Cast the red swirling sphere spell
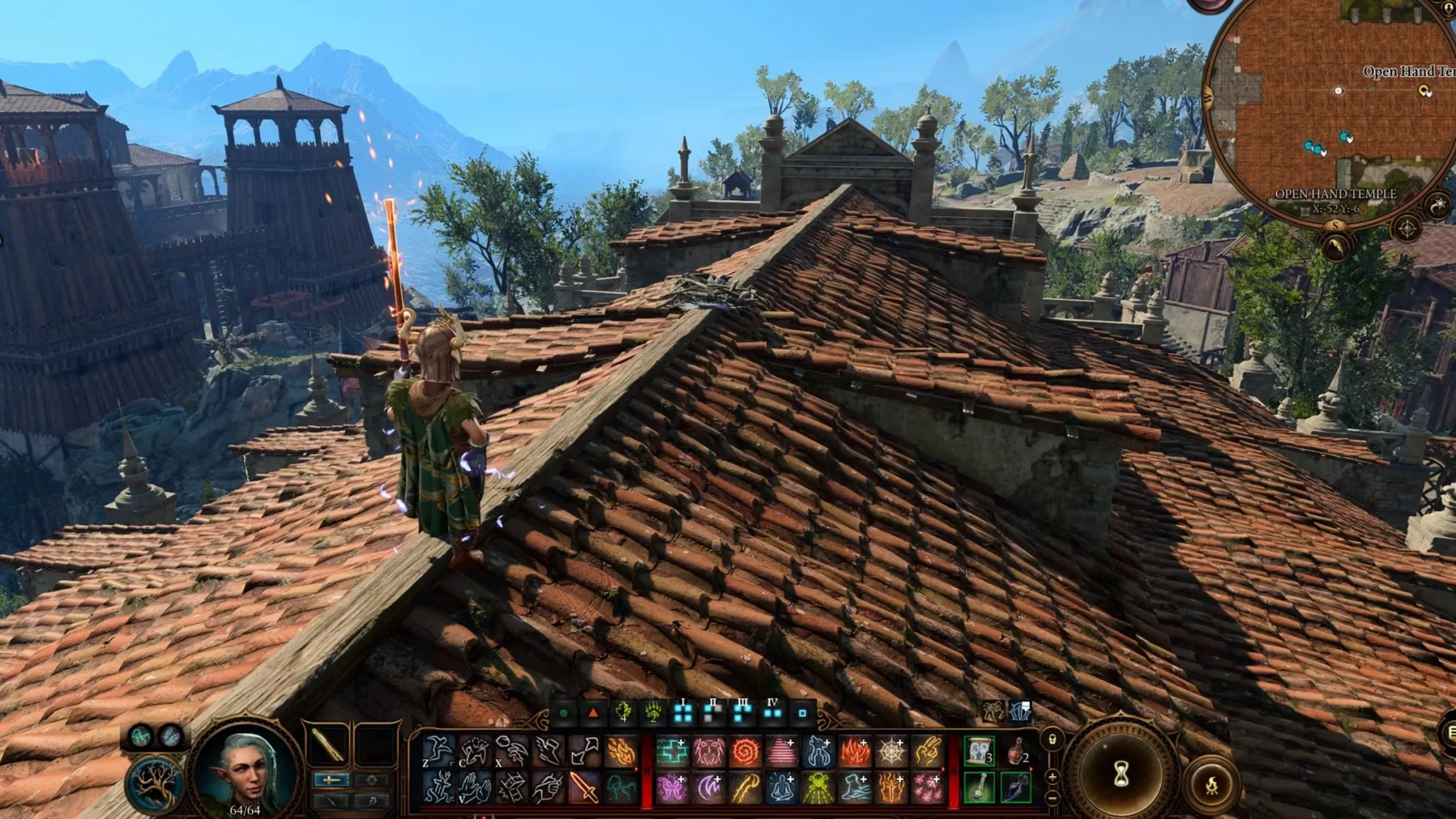Viewport: 1456px width, 819px height. (x=745, y=751)
